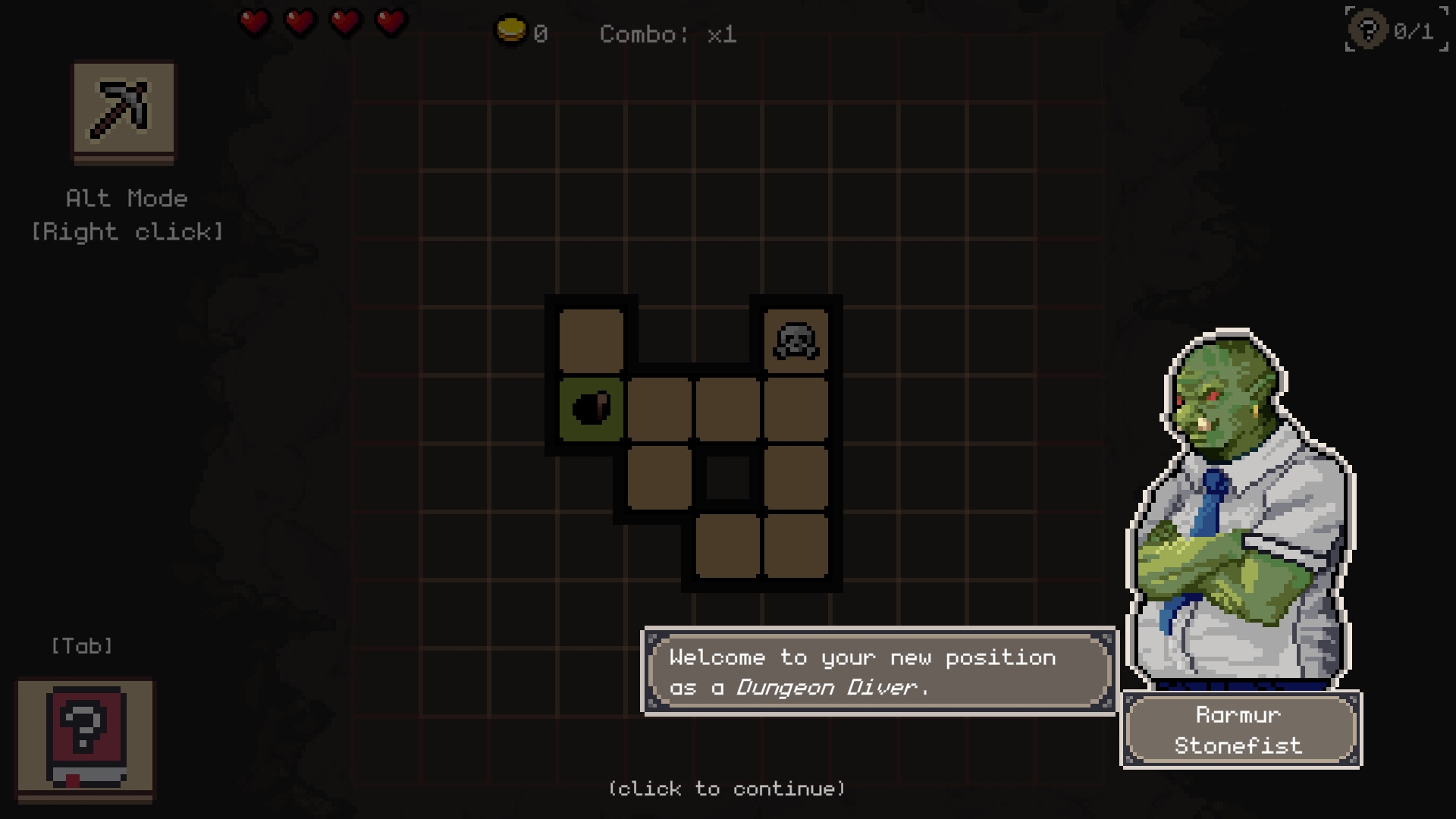This screenshot has width=1456, height=819.
Task: Click the question mark objective counter
Action: tap(1395, 30)
